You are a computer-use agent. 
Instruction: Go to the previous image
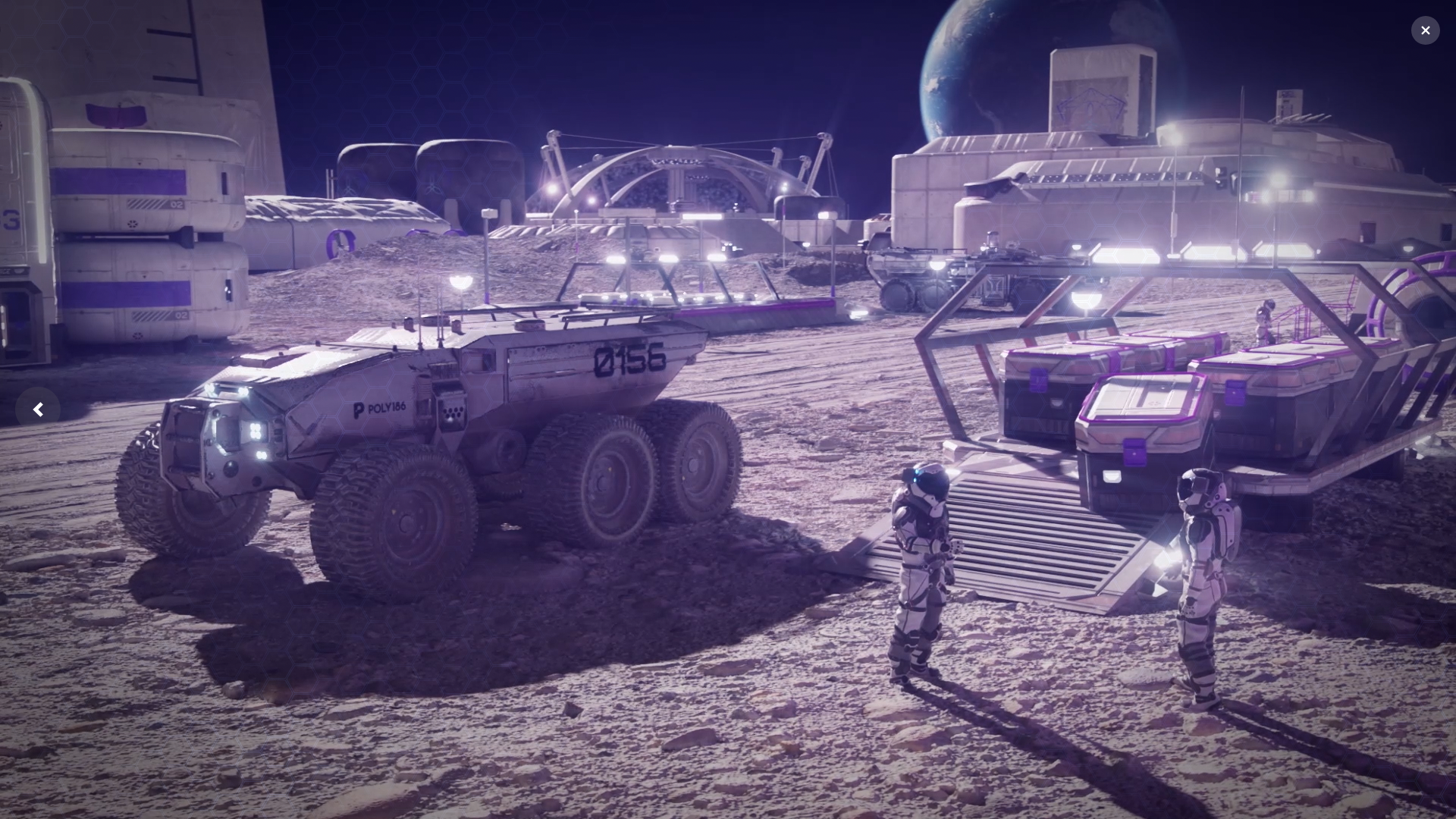coord(38,409)
